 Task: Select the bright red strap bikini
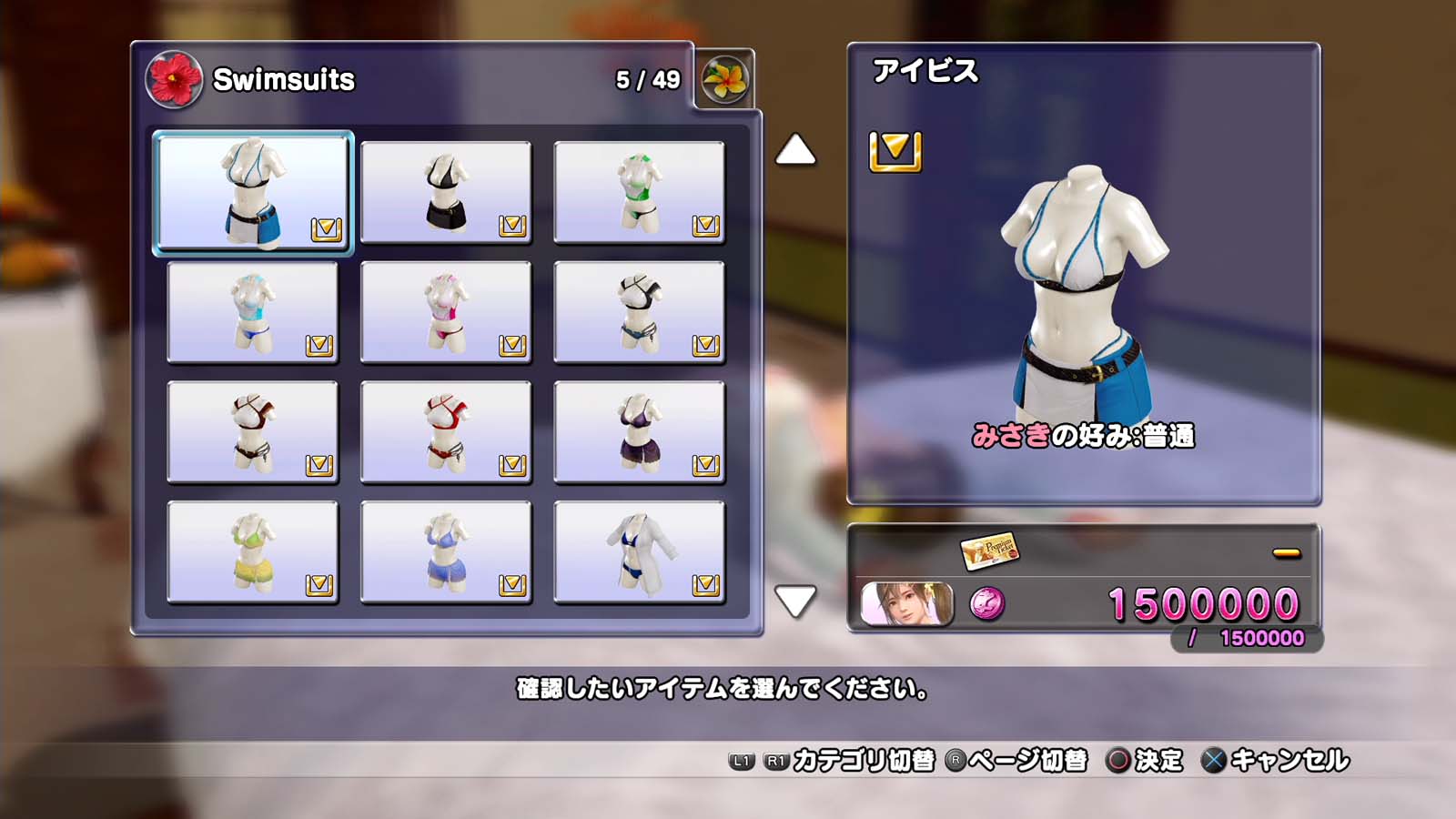(x=446, y=432)
